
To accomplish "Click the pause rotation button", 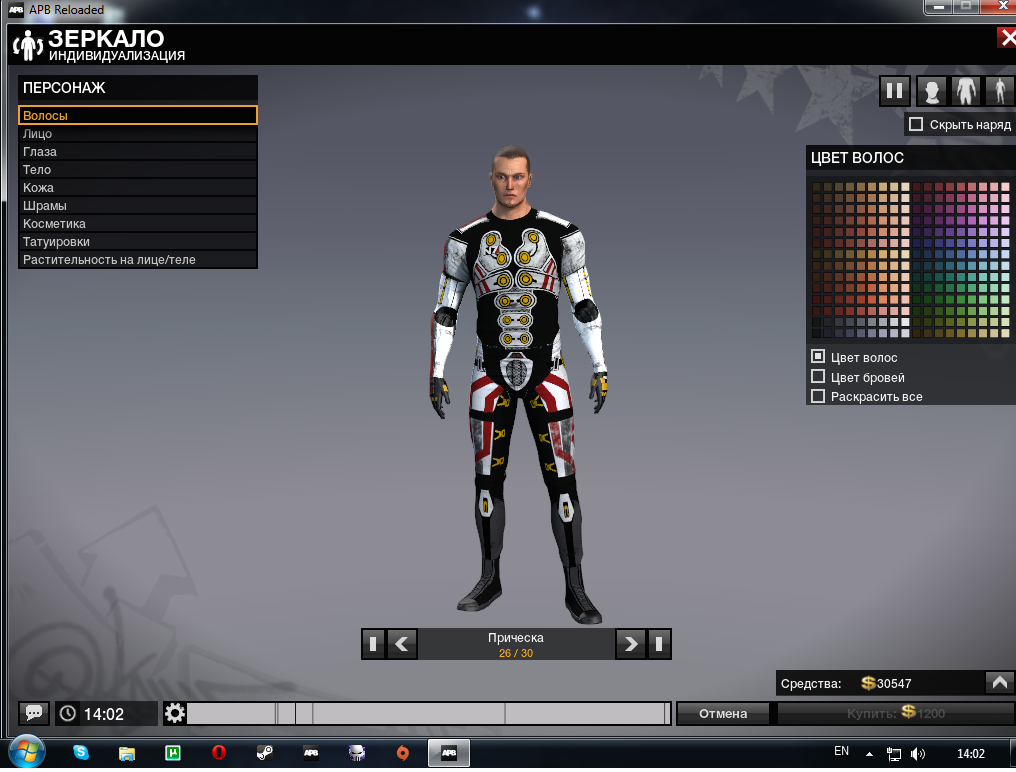I will (895, 92).
